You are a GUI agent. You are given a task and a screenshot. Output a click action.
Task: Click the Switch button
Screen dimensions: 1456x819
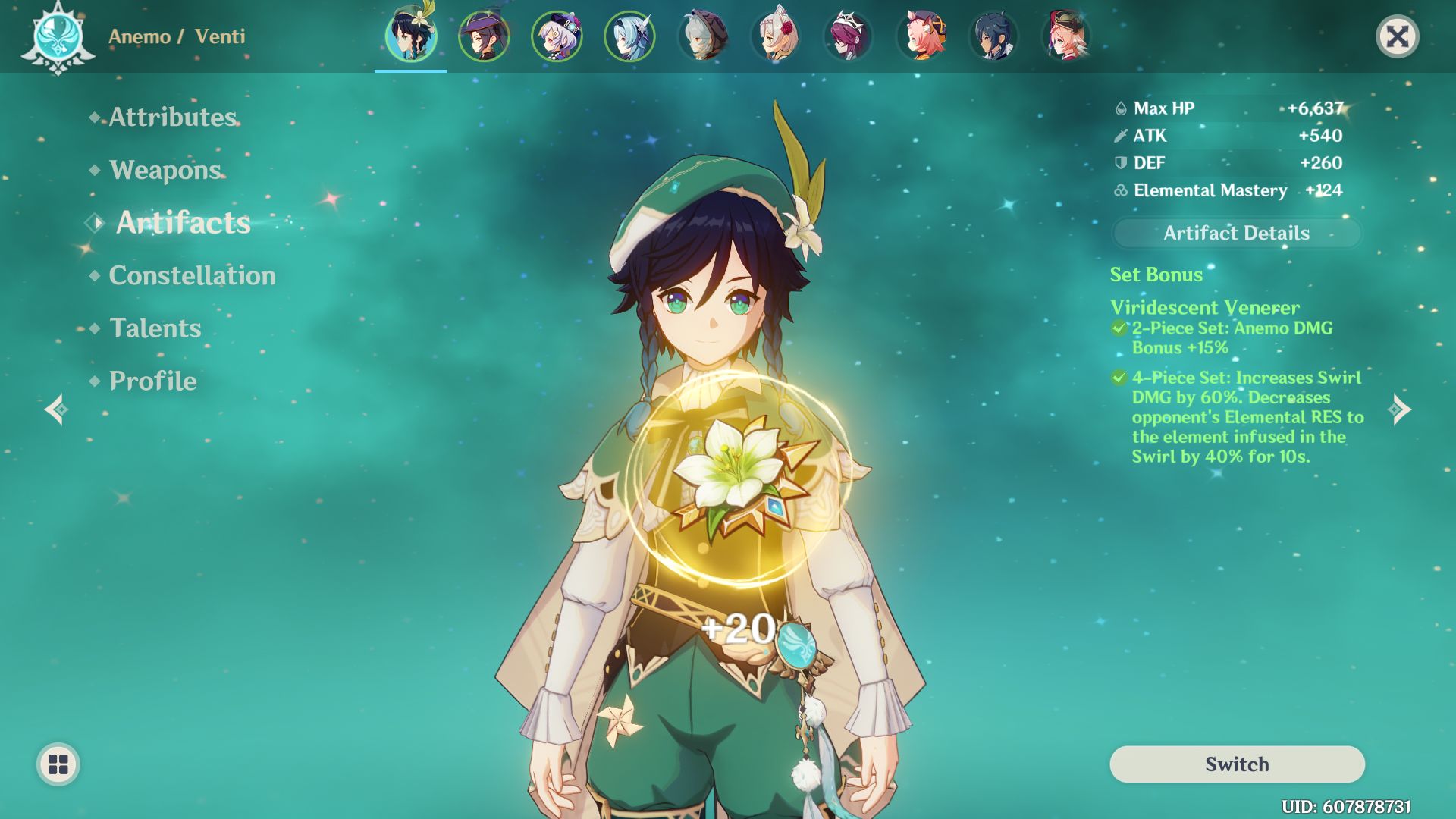tap(1237, 764)
